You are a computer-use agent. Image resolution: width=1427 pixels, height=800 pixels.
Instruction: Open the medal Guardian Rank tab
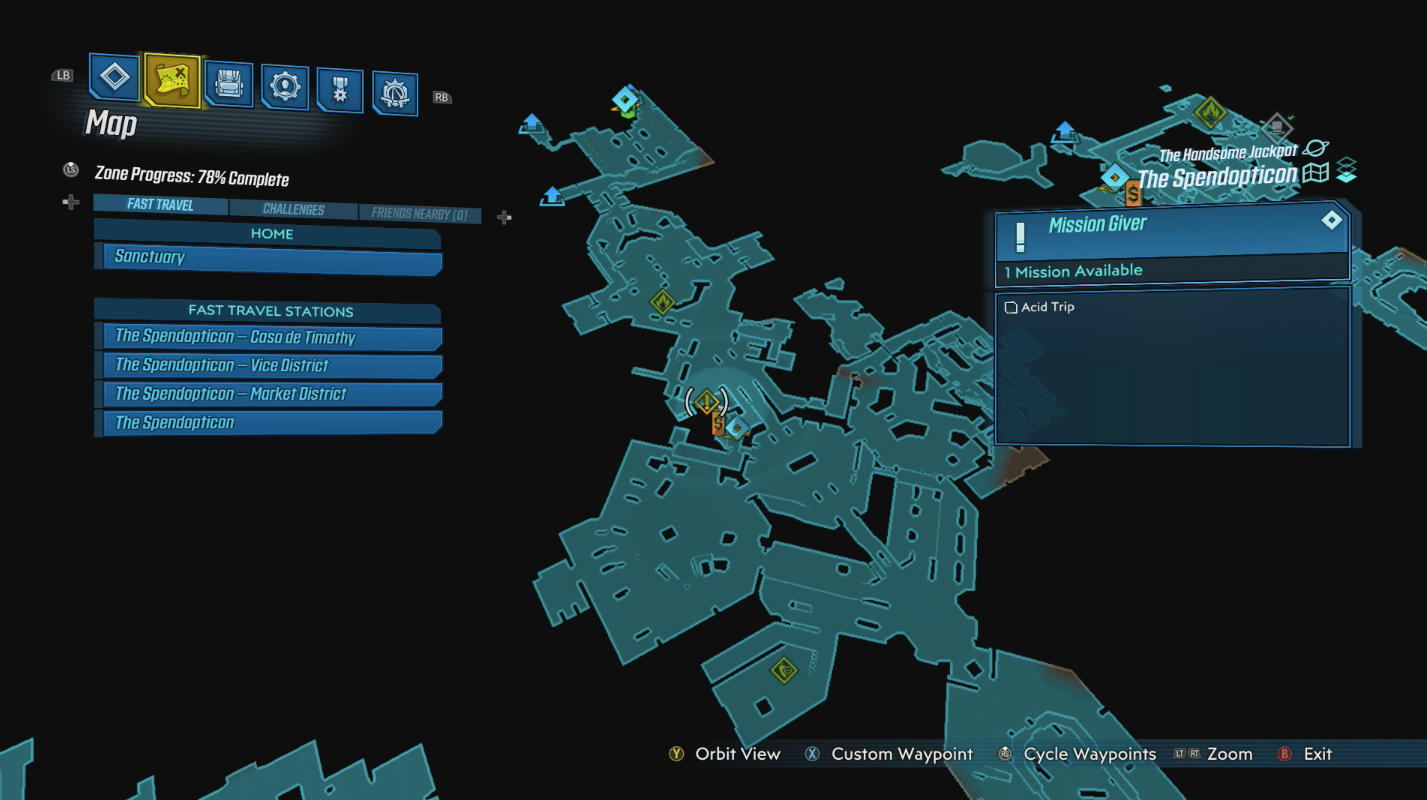tap(340, 90)
